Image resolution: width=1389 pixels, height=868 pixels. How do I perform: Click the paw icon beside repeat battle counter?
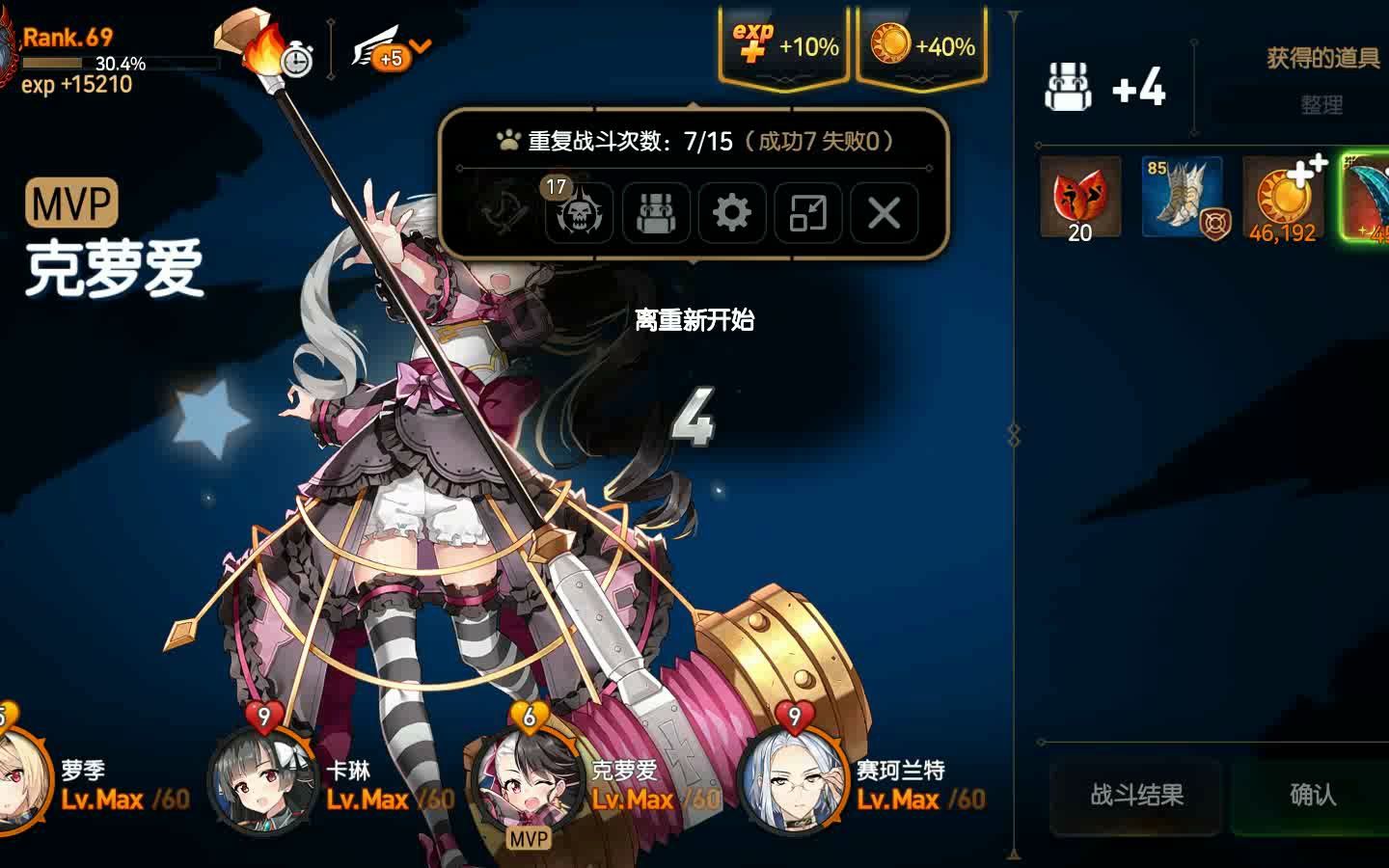point(506,139)
